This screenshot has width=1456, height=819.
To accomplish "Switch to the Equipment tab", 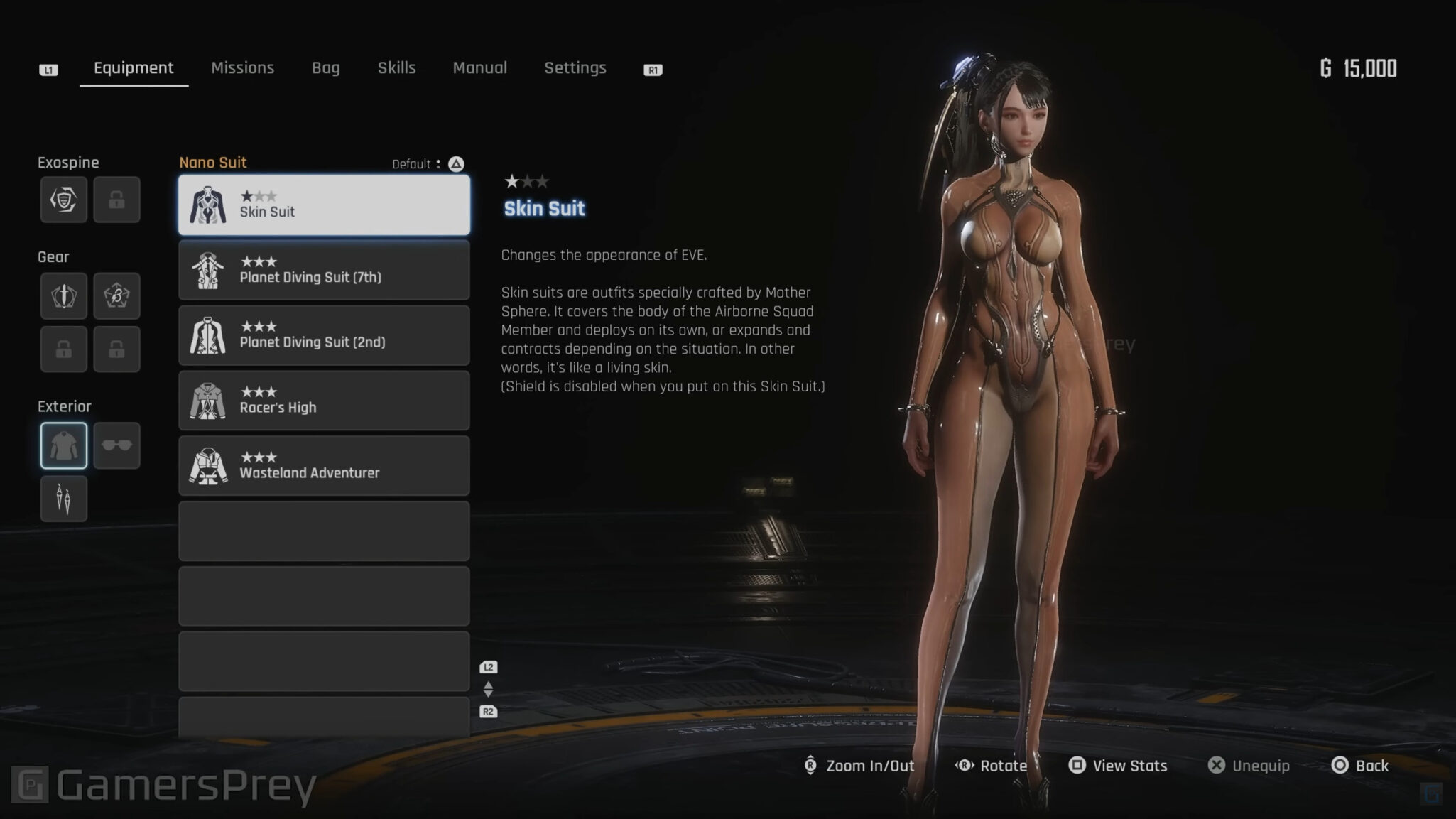I will tap(134, 68).
